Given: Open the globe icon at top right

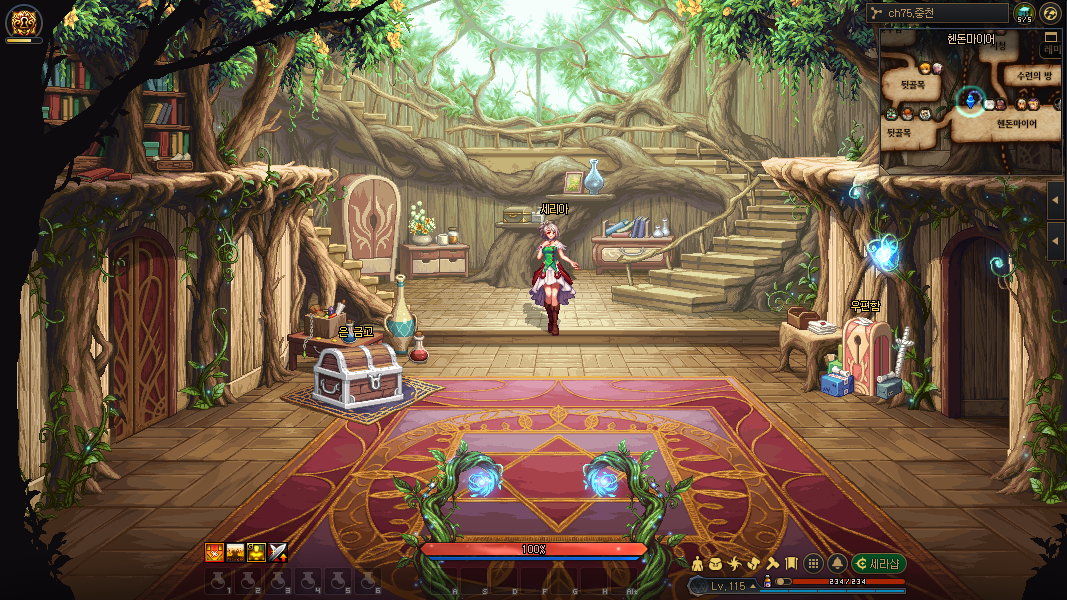Looking at the screenshot, I should 1050,13.
